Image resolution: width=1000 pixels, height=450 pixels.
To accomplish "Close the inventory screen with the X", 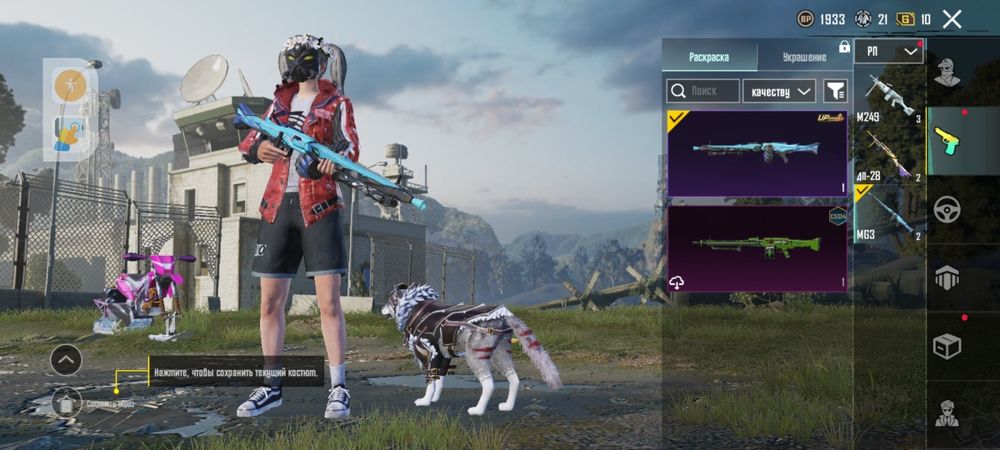I will tap(952, 18).
